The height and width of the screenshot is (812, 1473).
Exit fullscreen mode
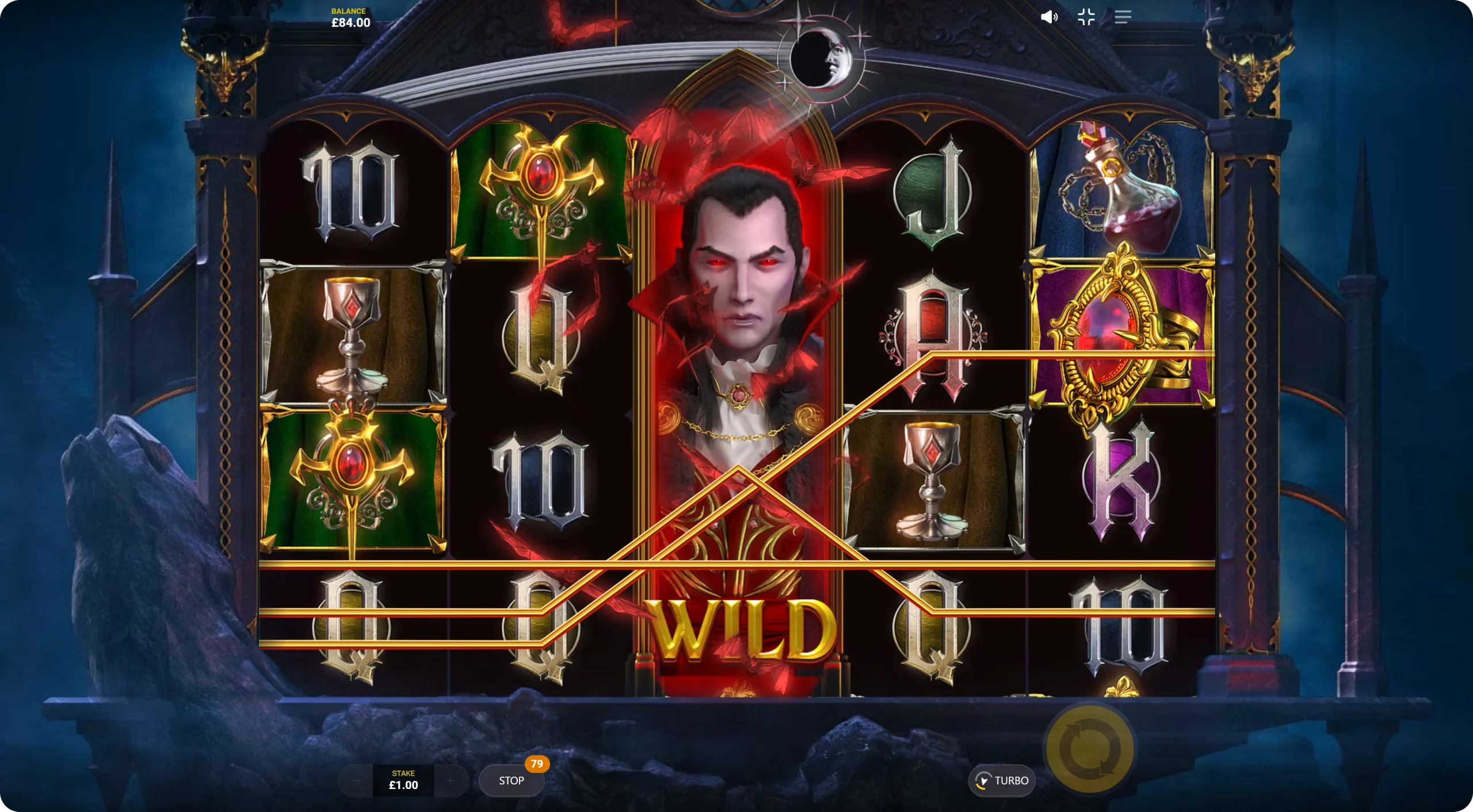(x=1086, y=17)
